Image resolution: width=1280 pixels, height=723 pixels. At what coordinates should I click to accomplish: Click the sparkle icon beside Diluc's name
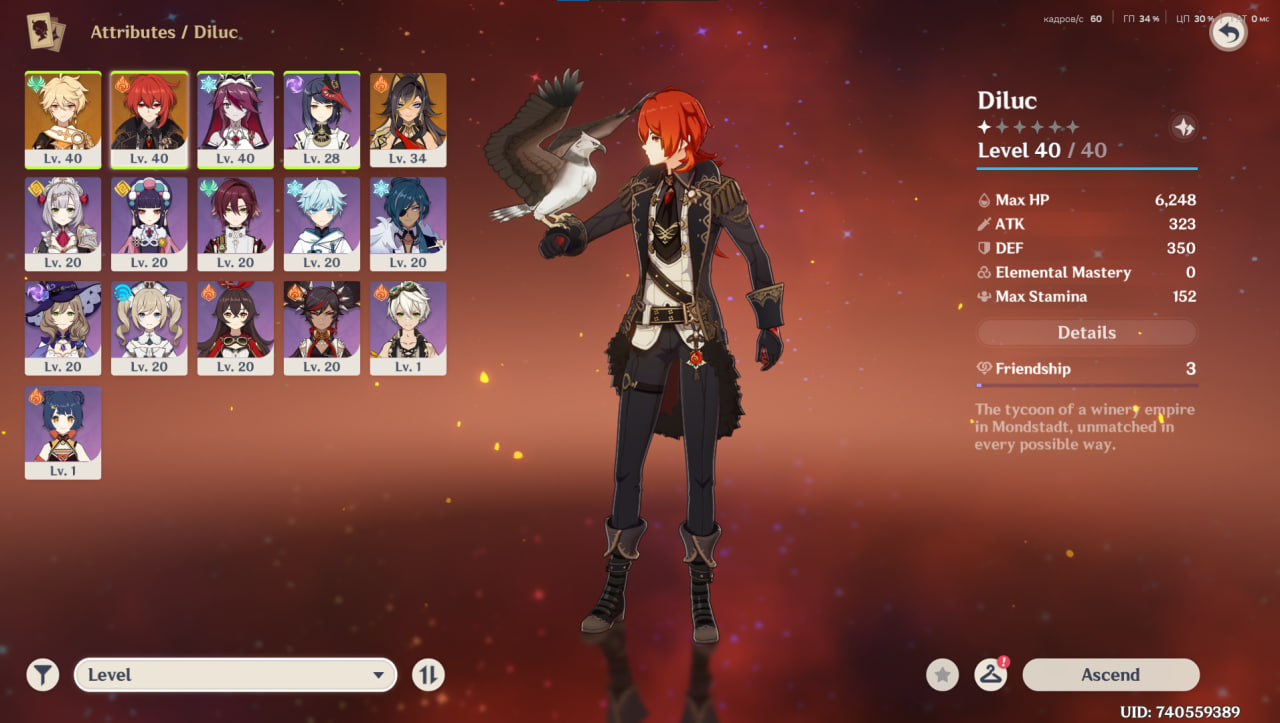(x=1183, y=128)
